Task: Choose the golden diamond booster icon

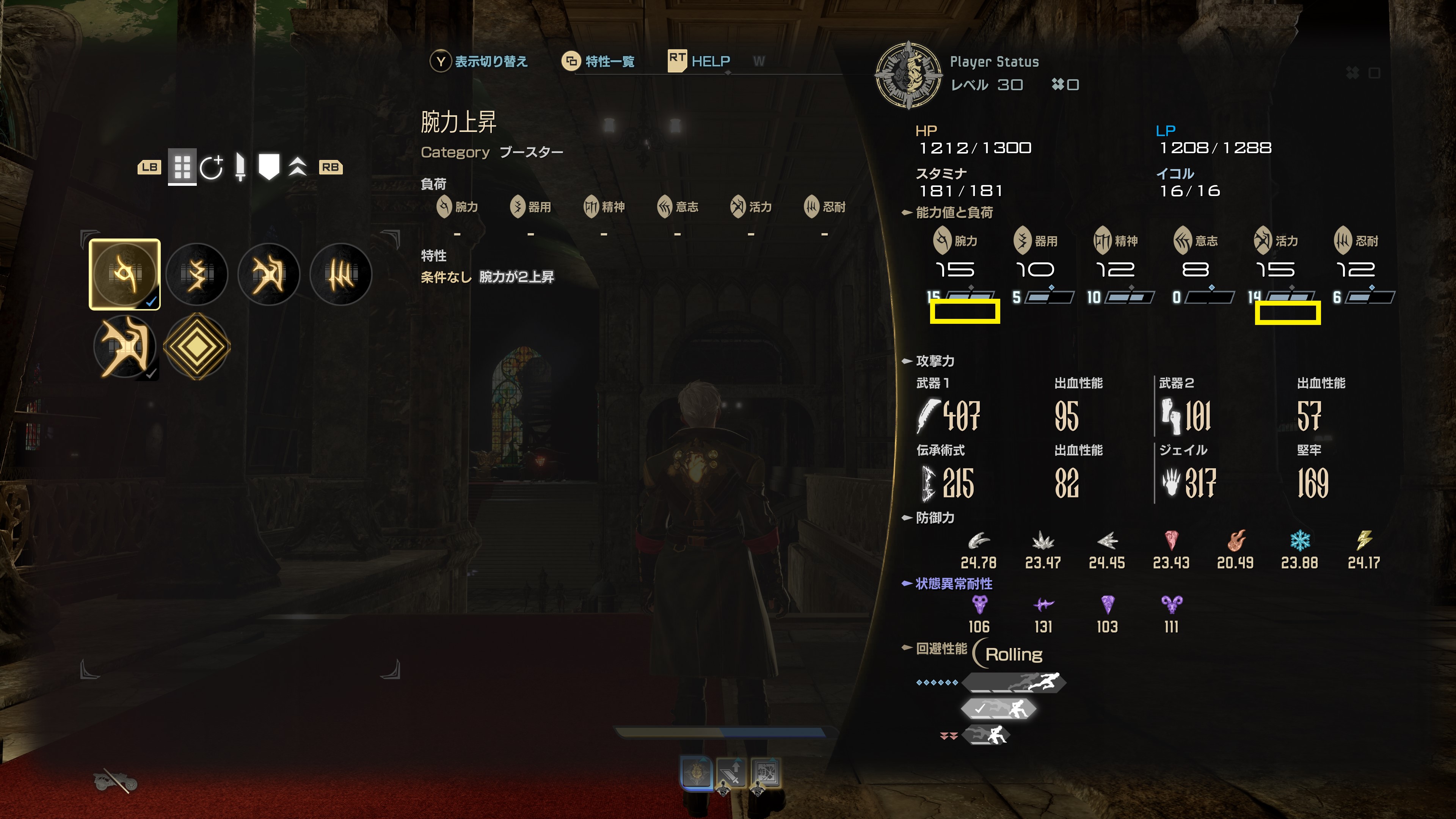Action: (x=197, y=347)
